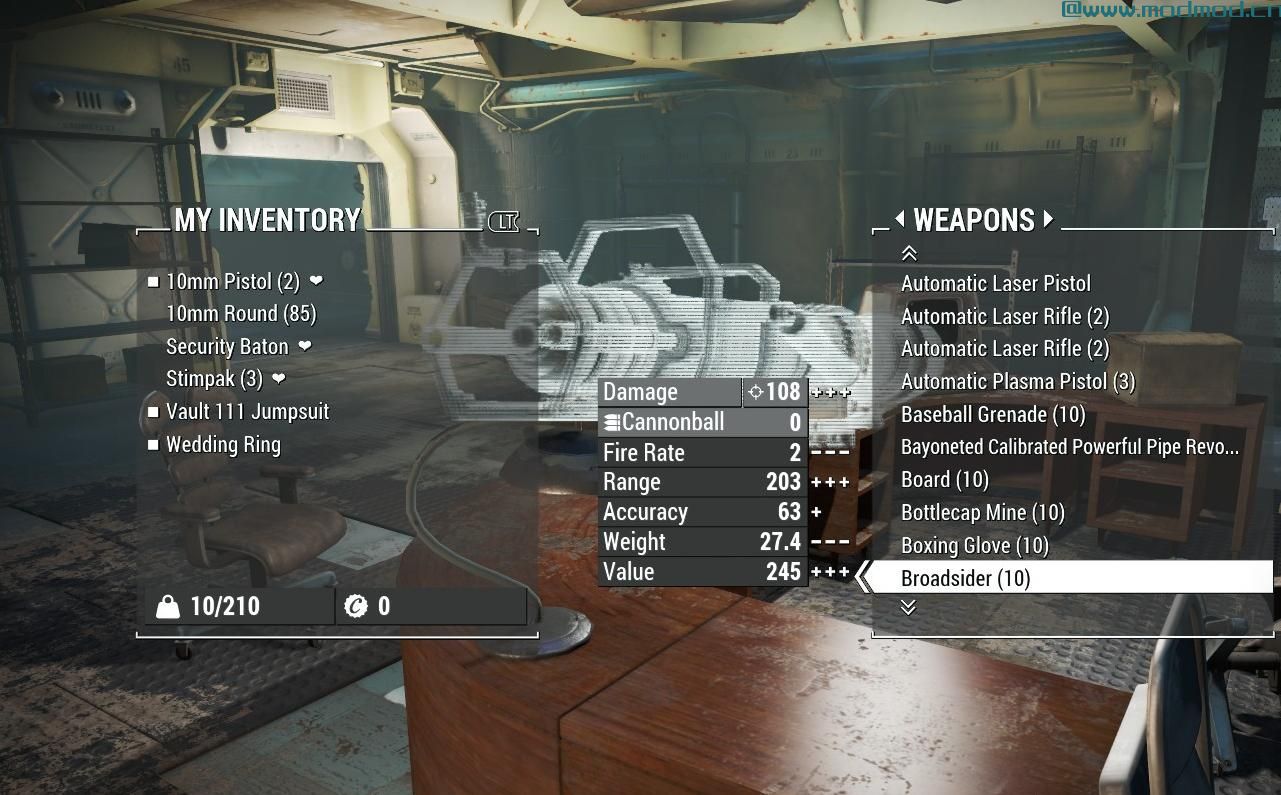Image resolution: width=1281 pixels, height=795 pixels.
Task: Toggle the favorite heart on Security Baton
Action: (x=306, y=346)
